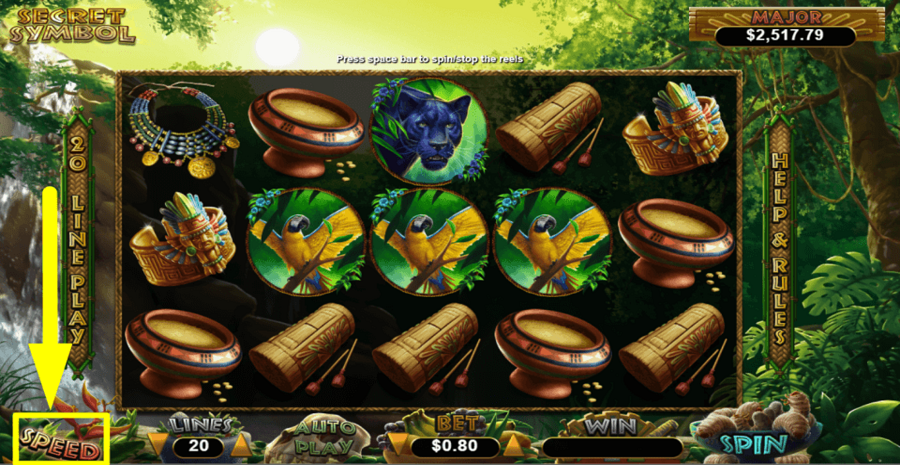Click the 20 Line Play banner
The width and height of the screenshot is (900, 465).
[x=78, y=240]
